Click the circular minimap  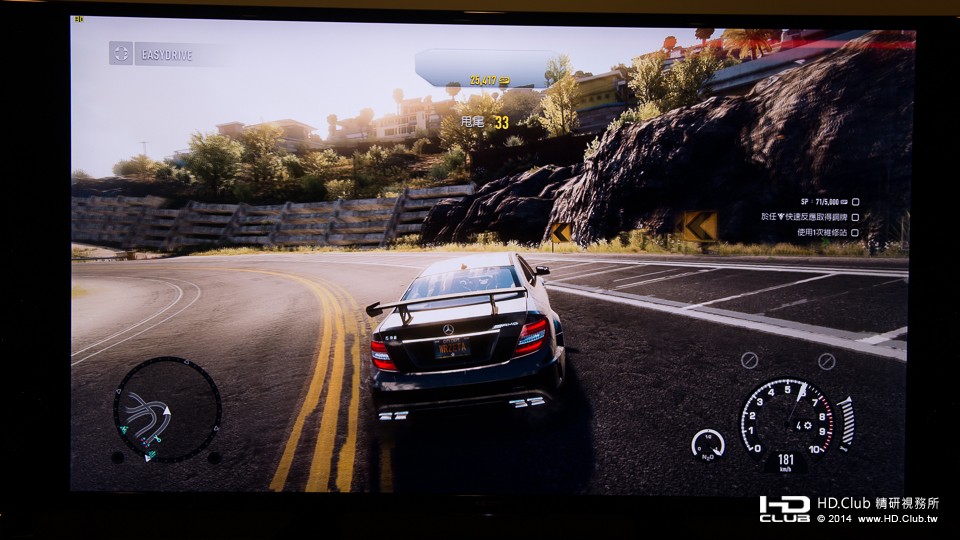(167, 410)
